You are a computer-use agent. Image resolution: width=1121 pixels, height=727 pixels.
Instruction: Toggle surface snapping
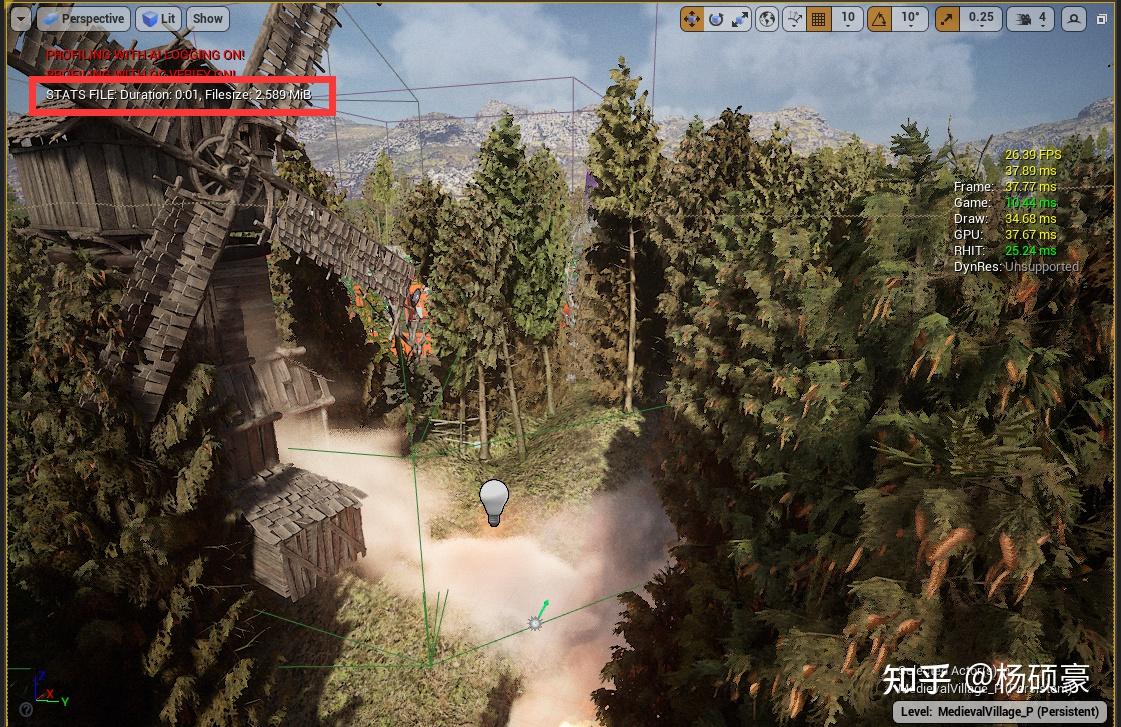click(x=795, y=18)
